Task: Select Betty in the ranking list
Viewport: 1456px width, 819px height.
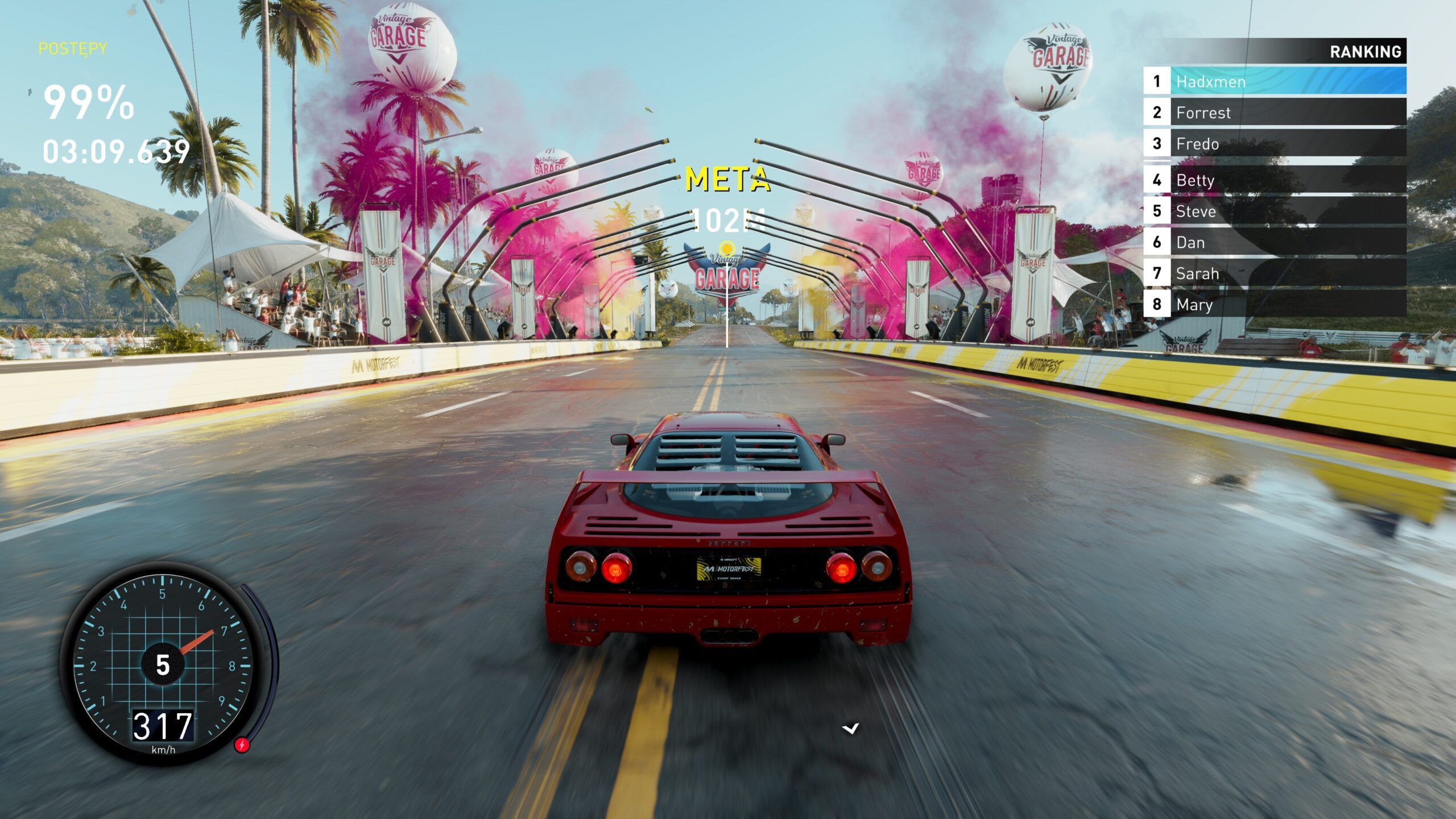Action: coord(1274,180)
